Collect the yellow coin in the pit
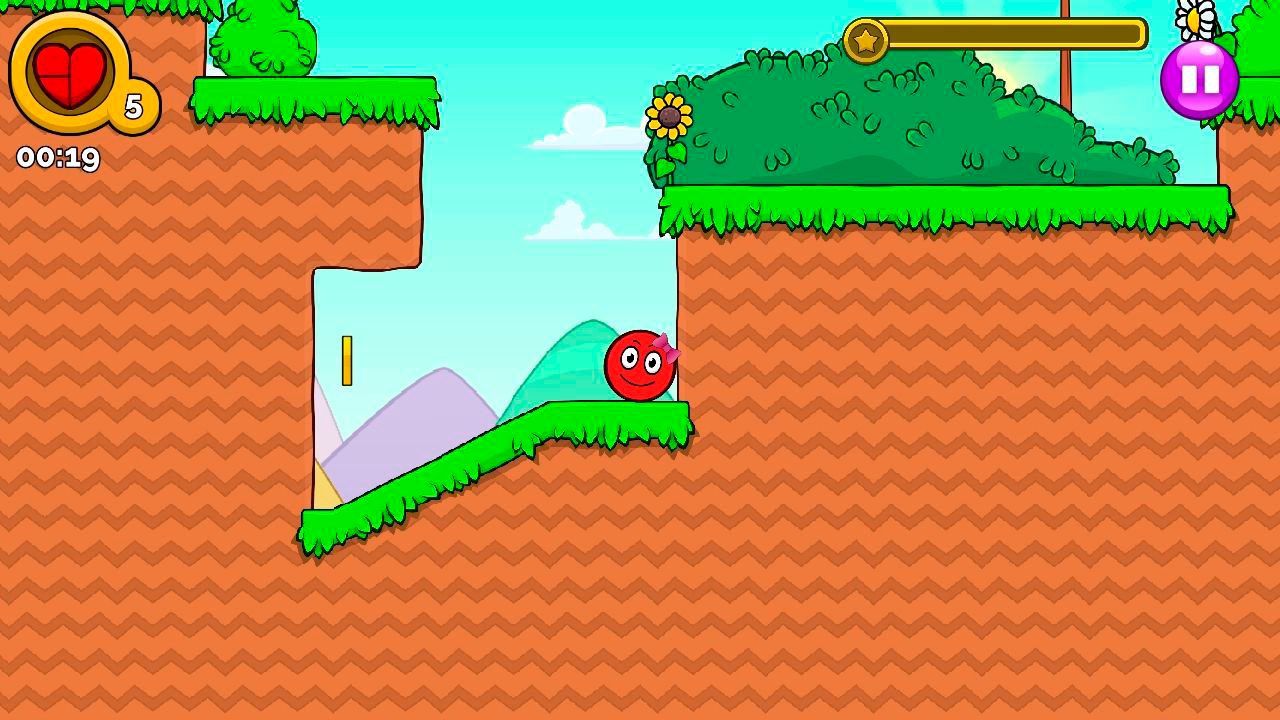Image resolution: width=1280 pixels, height=720 pixels. (x=348, y=358)
